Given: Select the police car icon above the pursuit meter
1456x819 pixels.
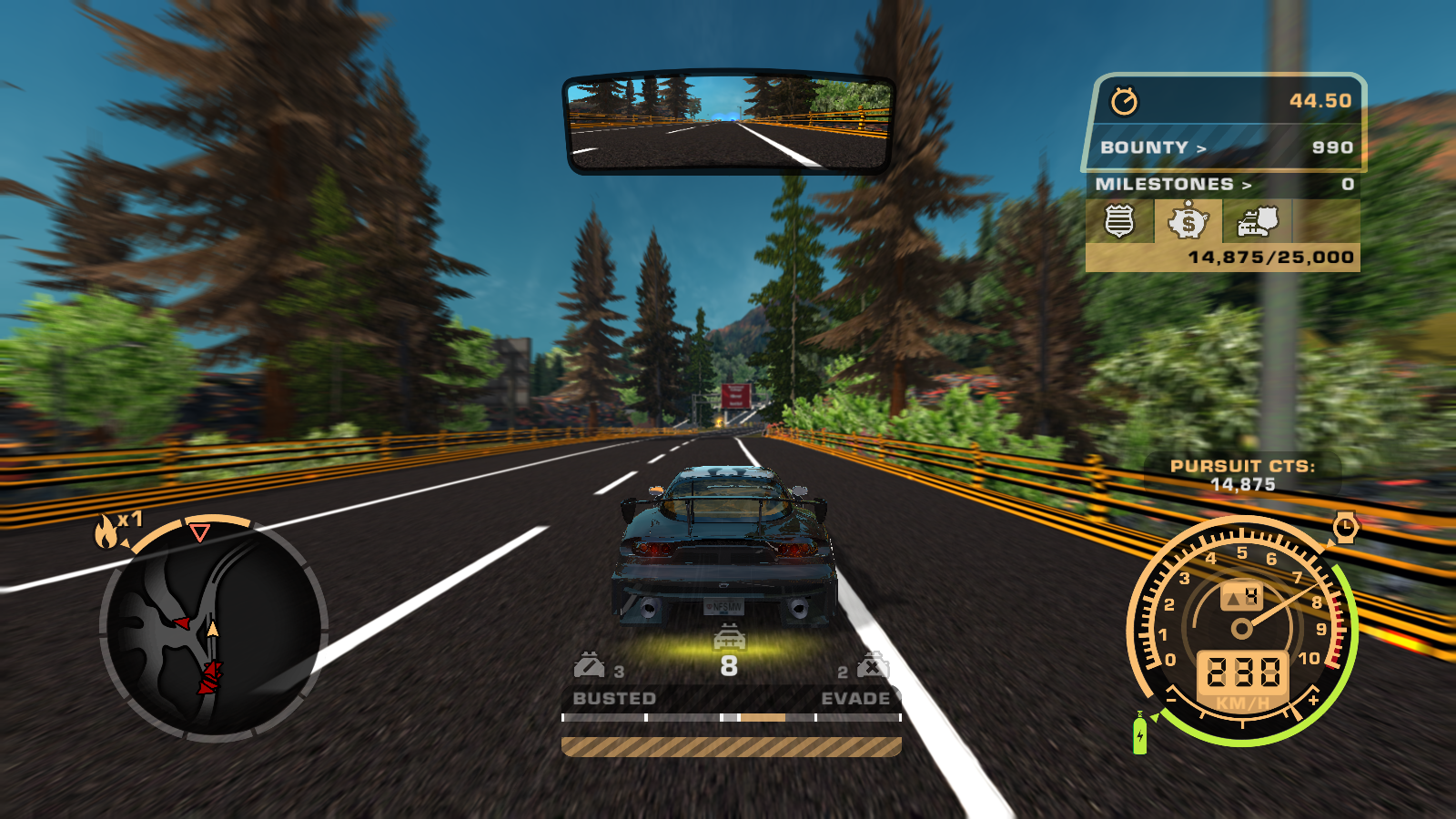Looking at the screenshot, I should coord(729,639).
